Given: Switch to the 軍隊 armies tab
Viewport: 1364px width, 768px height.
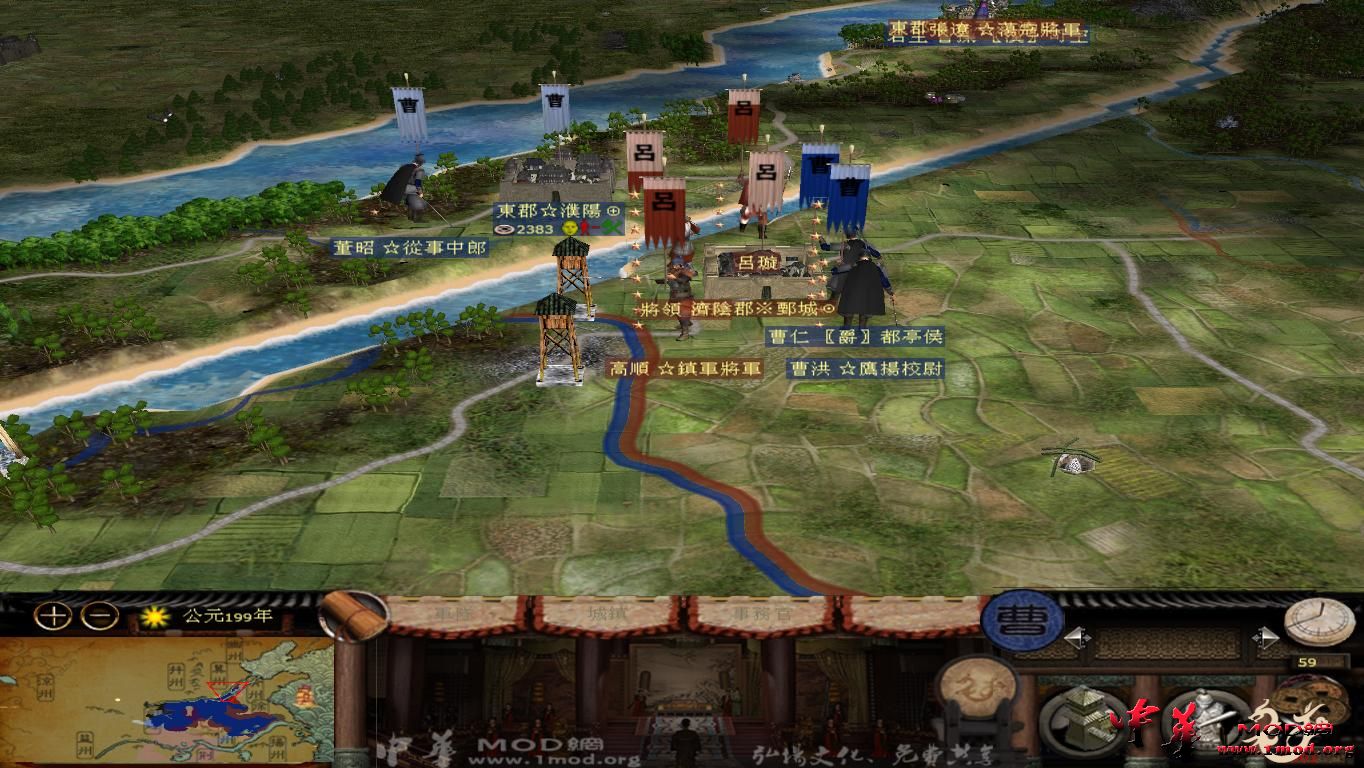Looking at the screenshot, I should pyautogui.click(x=455, y=615).
